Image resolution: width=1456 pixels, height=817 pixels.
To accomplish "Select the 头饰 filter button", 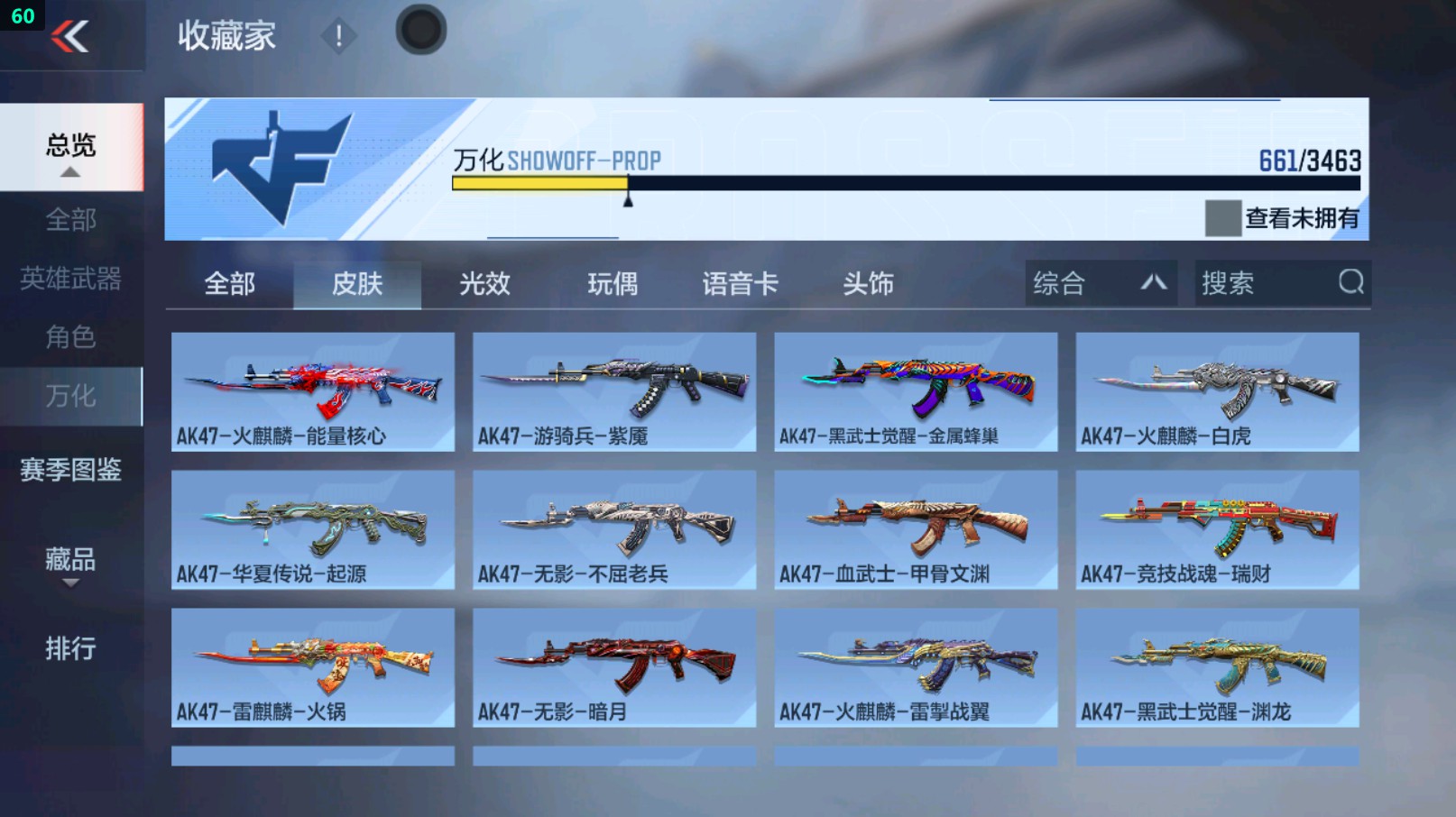I will (x=869, y=283).
